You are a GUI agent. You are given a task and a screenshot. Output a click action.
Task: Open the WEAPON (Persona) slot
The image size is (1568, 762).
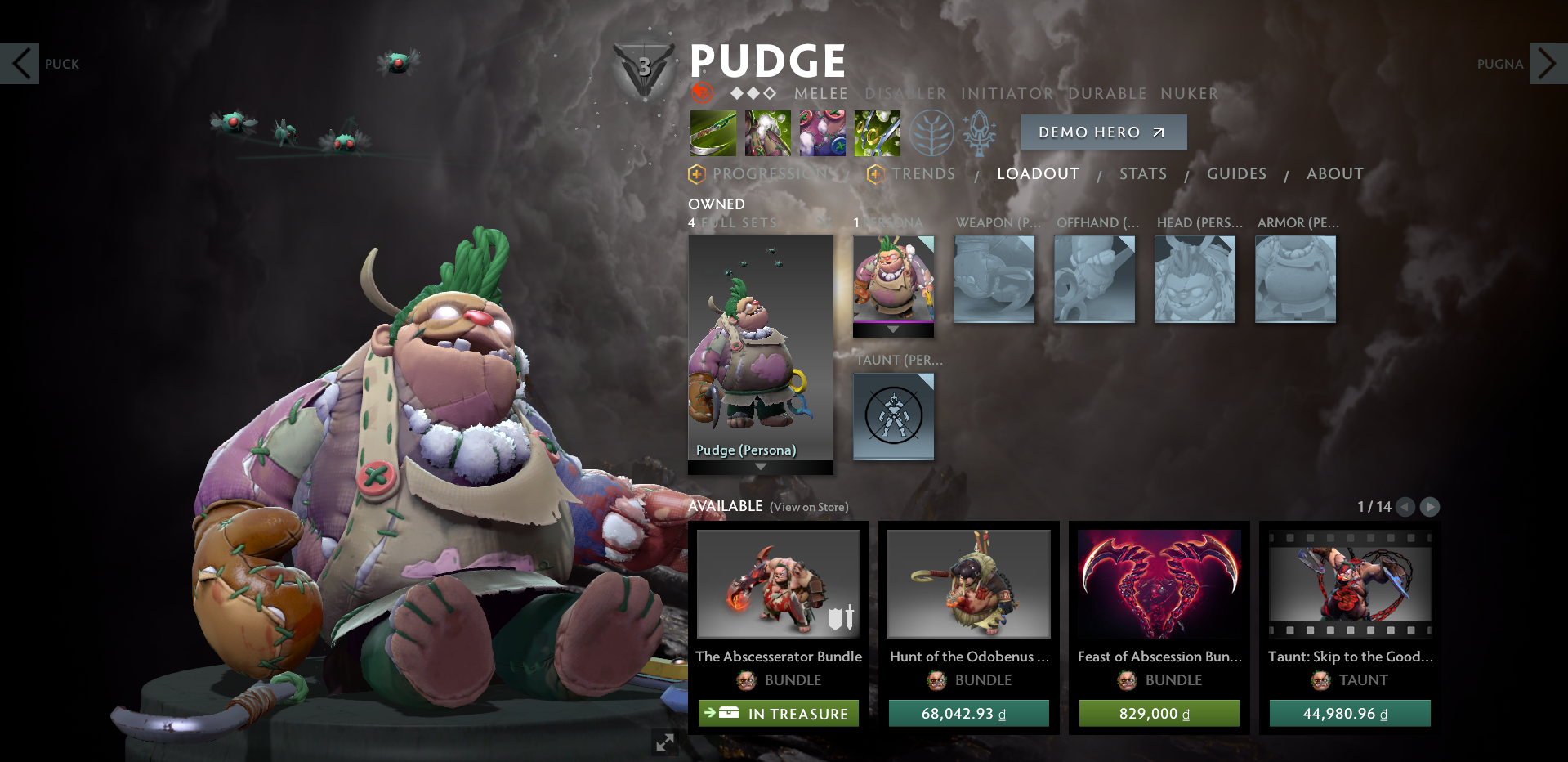click(994, 279)
